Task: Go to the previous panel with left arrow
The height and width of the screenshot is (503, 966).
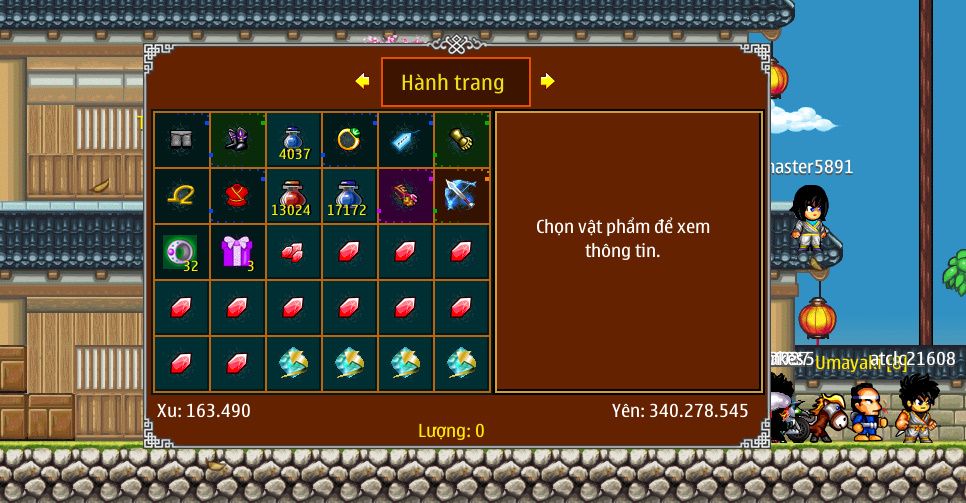Action: click(362, 81)
